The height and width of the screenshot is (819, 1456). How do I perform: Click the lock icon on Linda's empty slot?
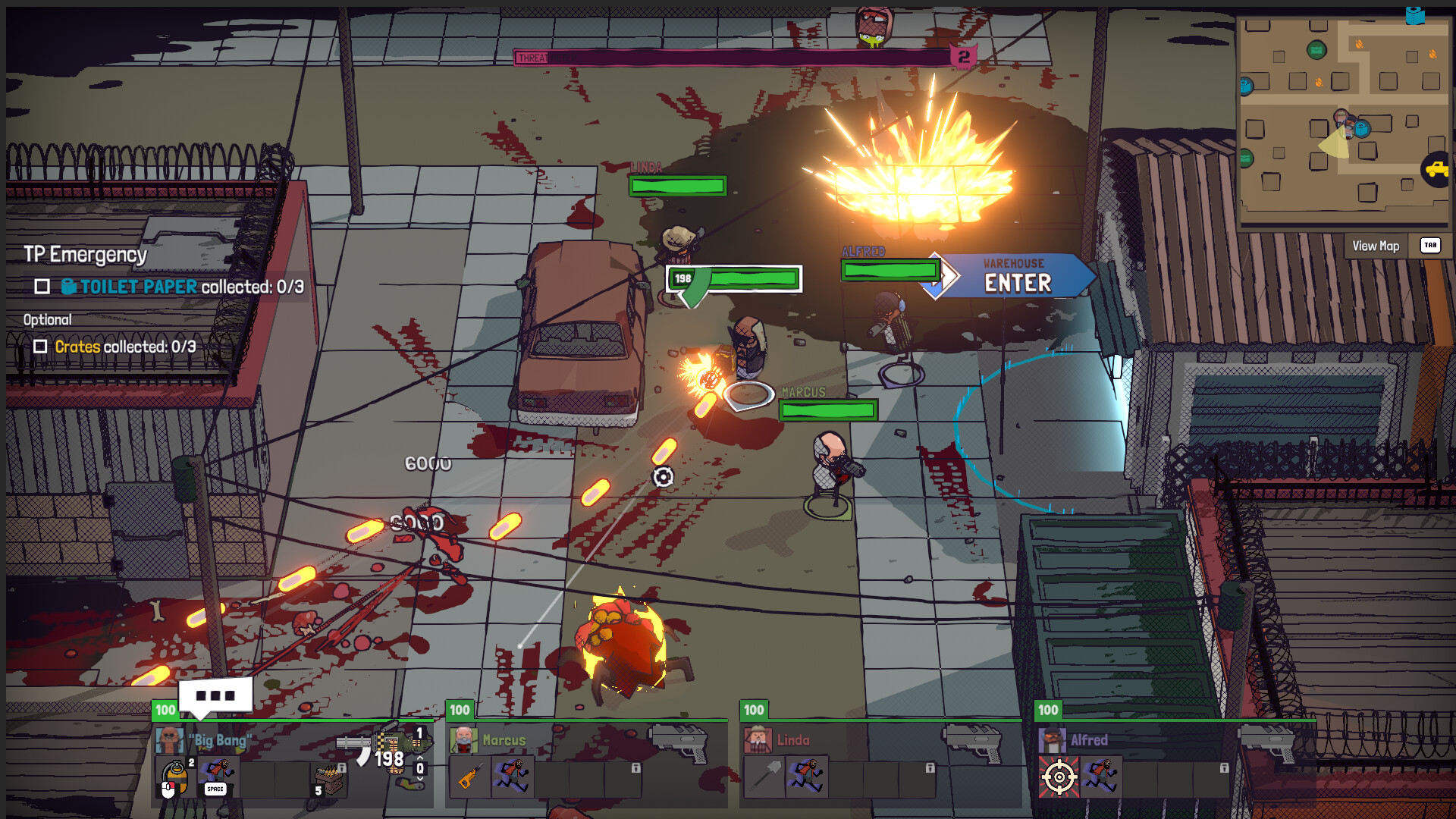click(930, 768)
